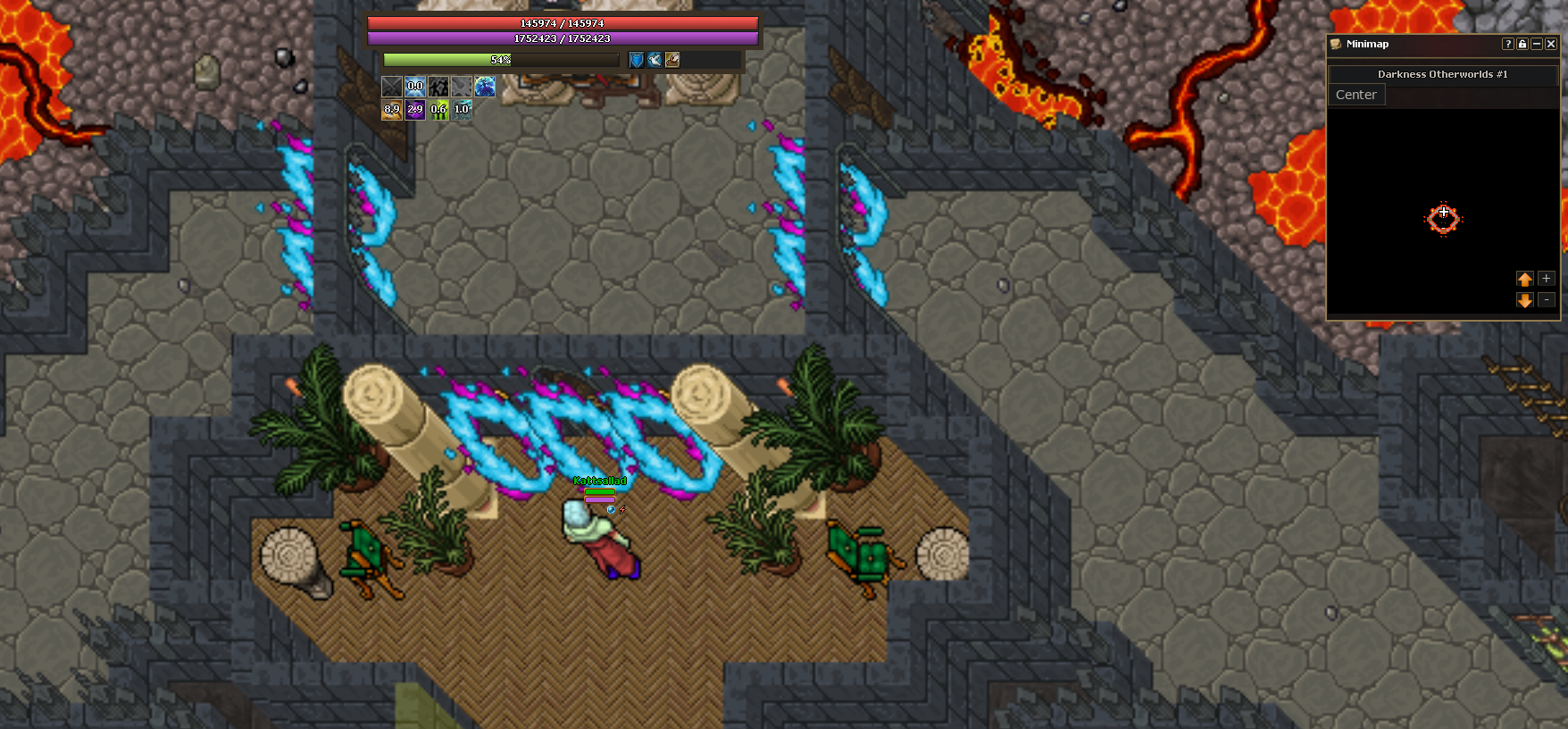
Task: Click the player cross marker on the minimap
Action: coord(1443,213)
